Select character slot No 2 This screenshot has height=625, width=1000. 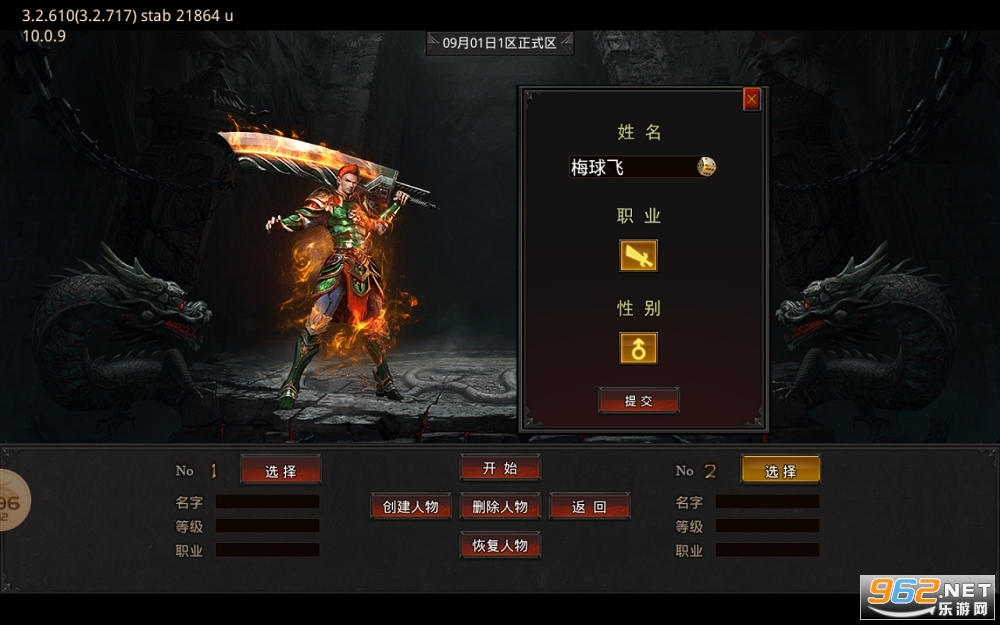780,470
